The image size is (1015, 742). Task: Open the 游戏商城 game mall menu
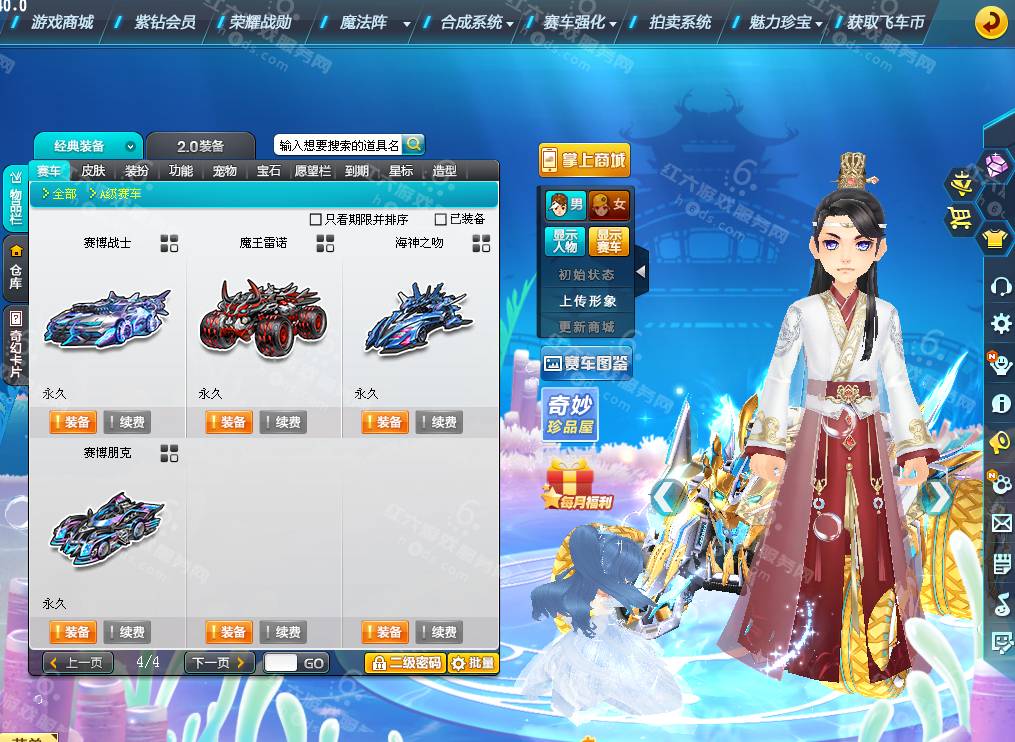pyautogui.click(x=62, y=22)
